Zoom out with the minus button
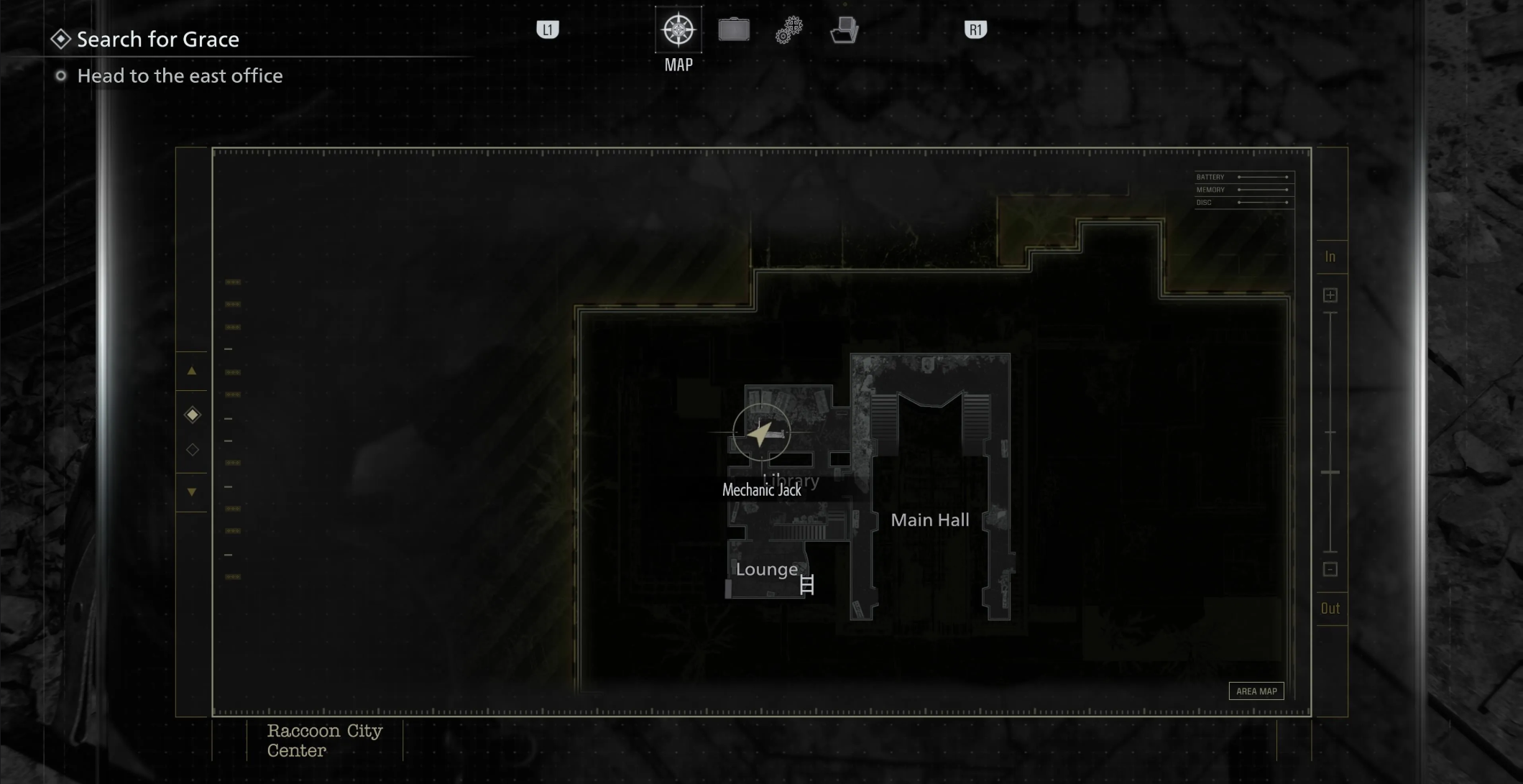 coord(1330,569)
